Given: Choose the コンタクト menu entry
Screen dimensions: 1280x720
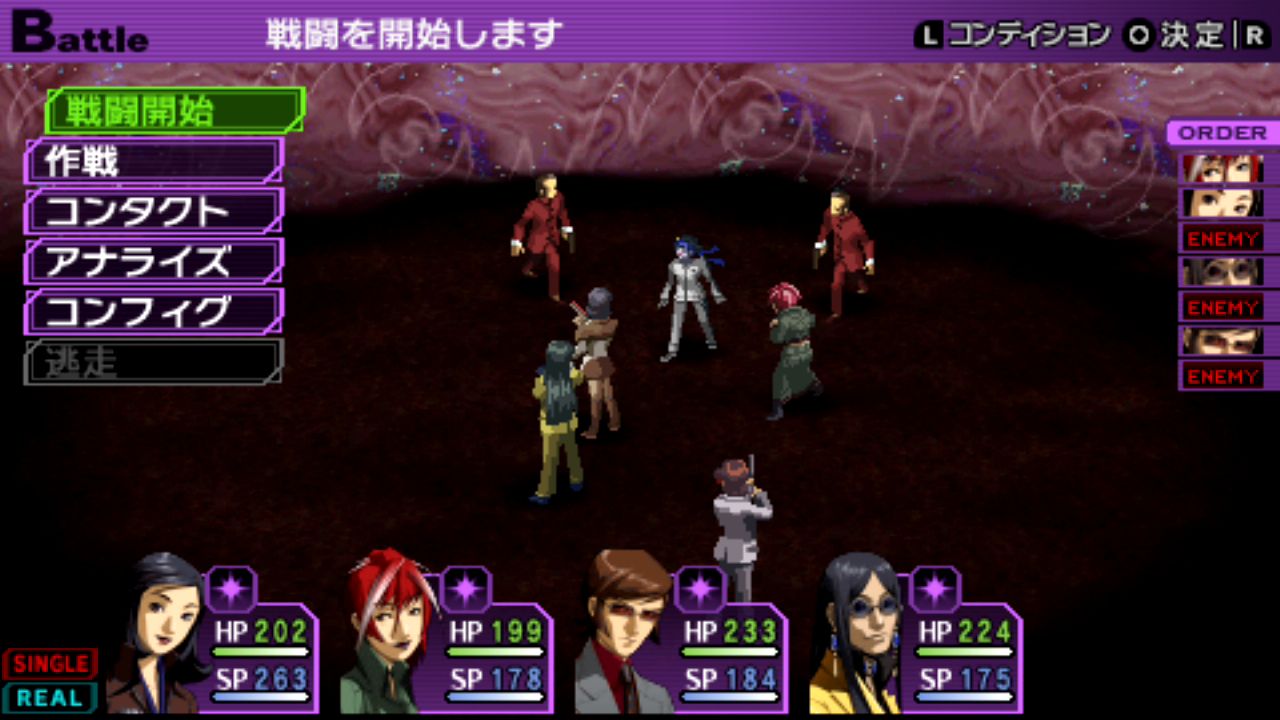Looking at the screenshot, I should [154, 211].
